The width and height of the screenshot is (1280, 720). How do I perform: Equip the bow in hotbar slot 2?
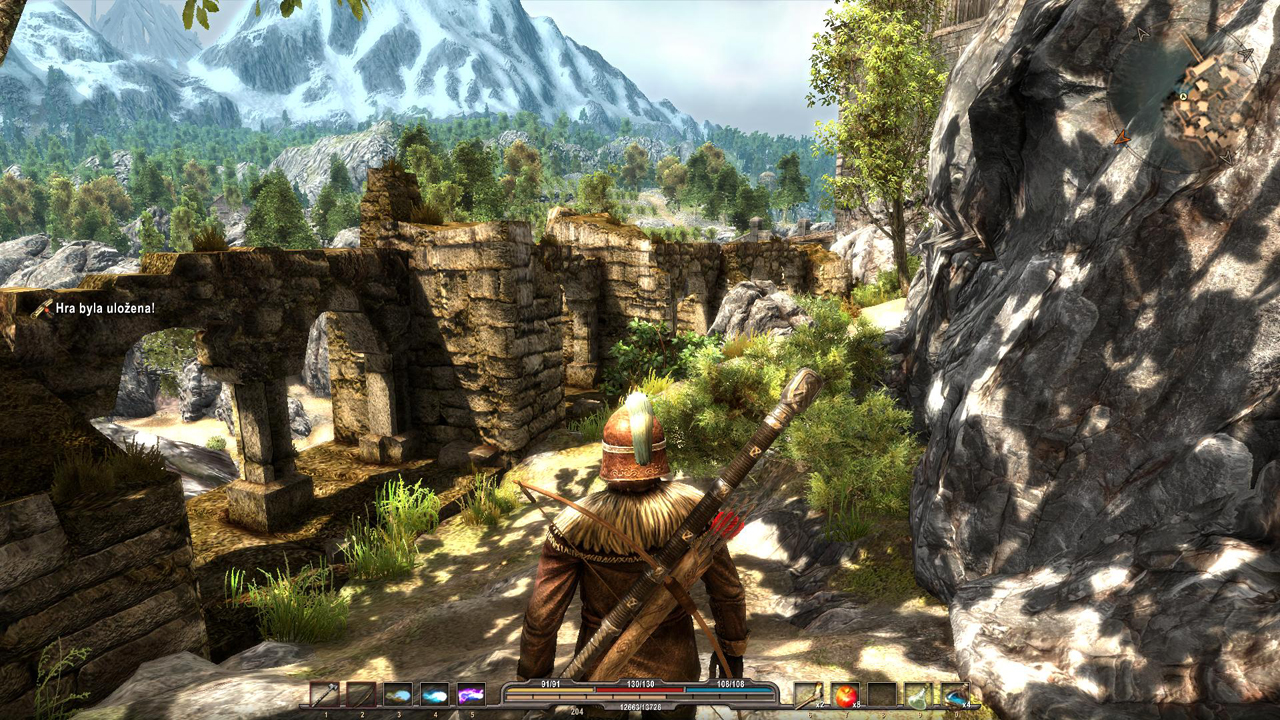point(361,695)
